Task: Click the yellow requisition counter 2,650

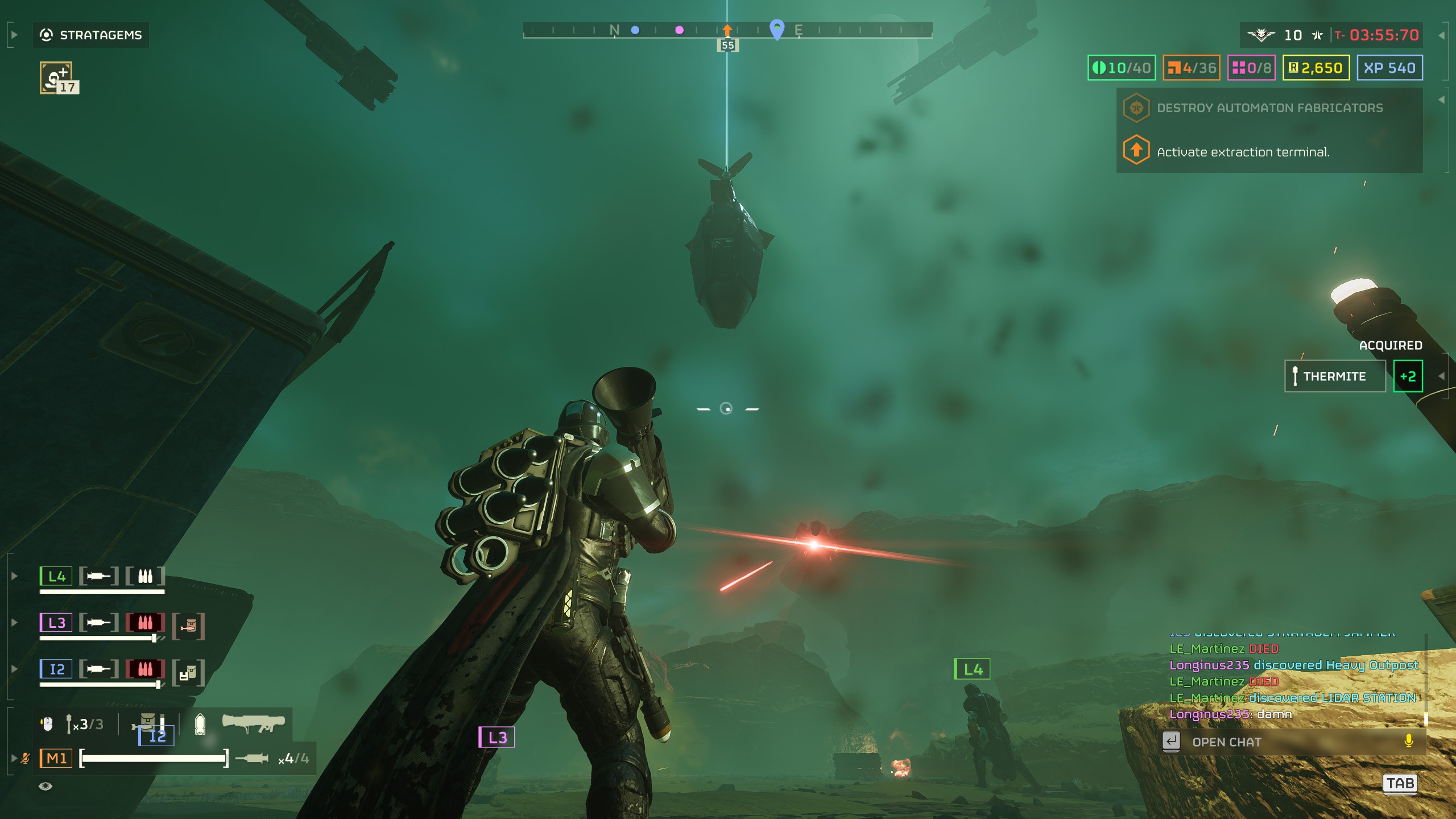Action: pos(1316,68)
